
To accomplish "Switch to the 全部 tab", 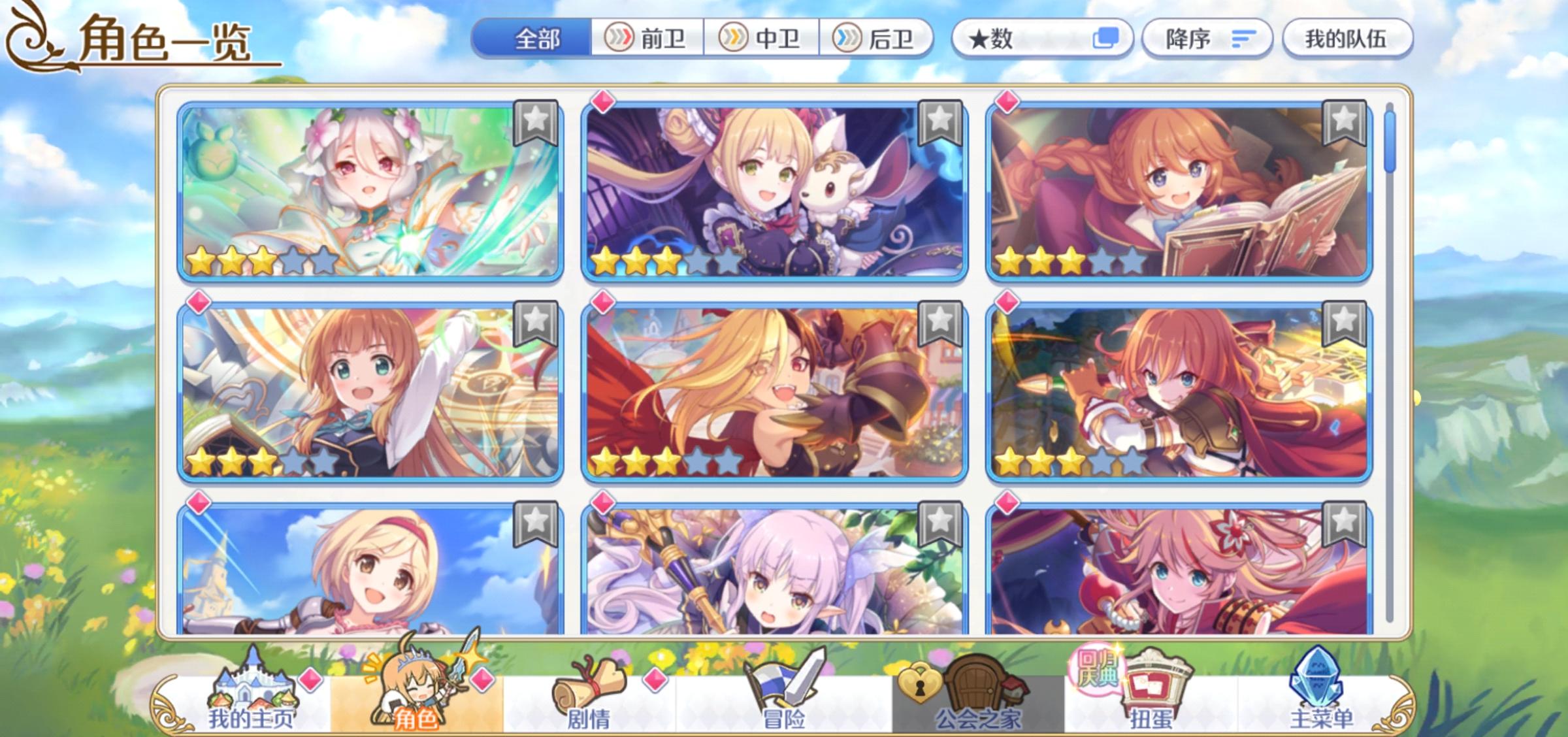I will coord(537,39).
